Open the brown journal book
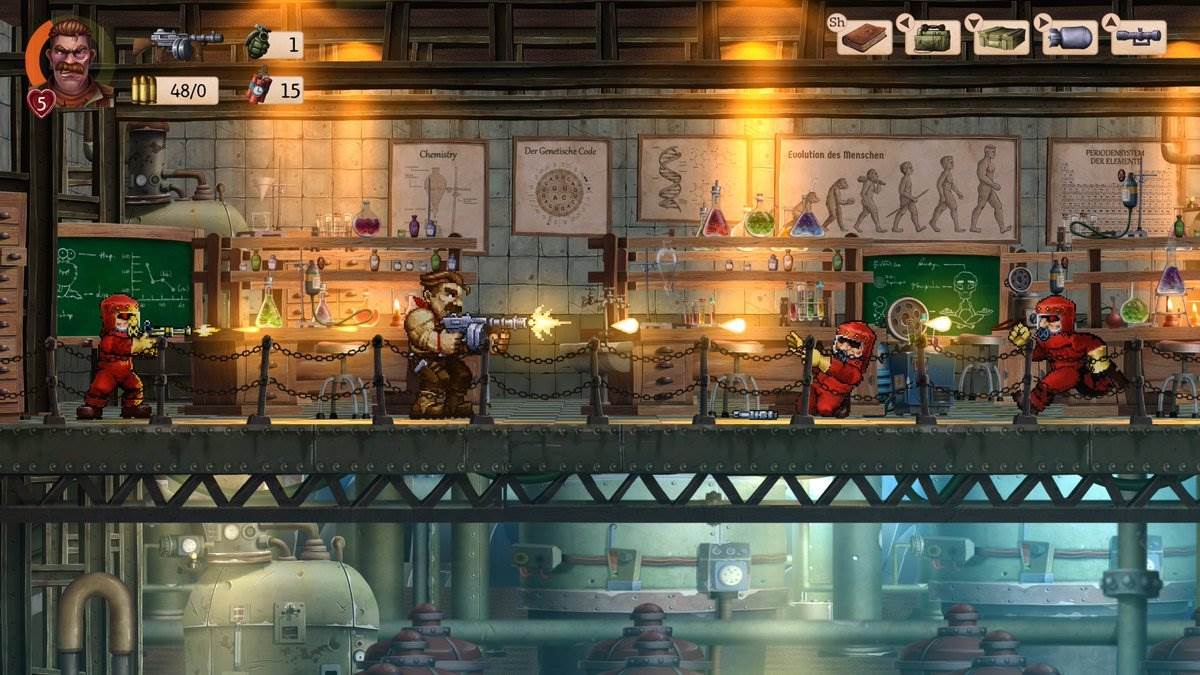1200x675 pixels. (866, 38)
